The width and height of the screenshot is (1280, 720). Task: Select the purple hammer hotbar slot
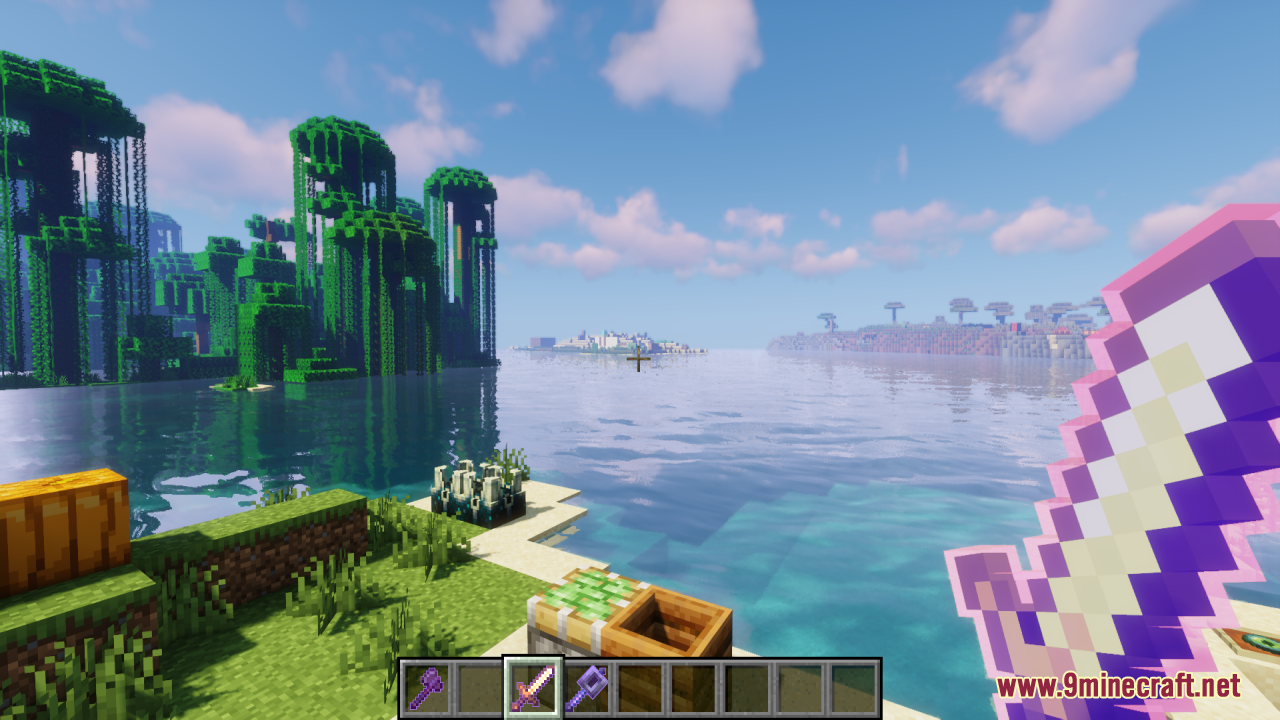pos(584,688)
